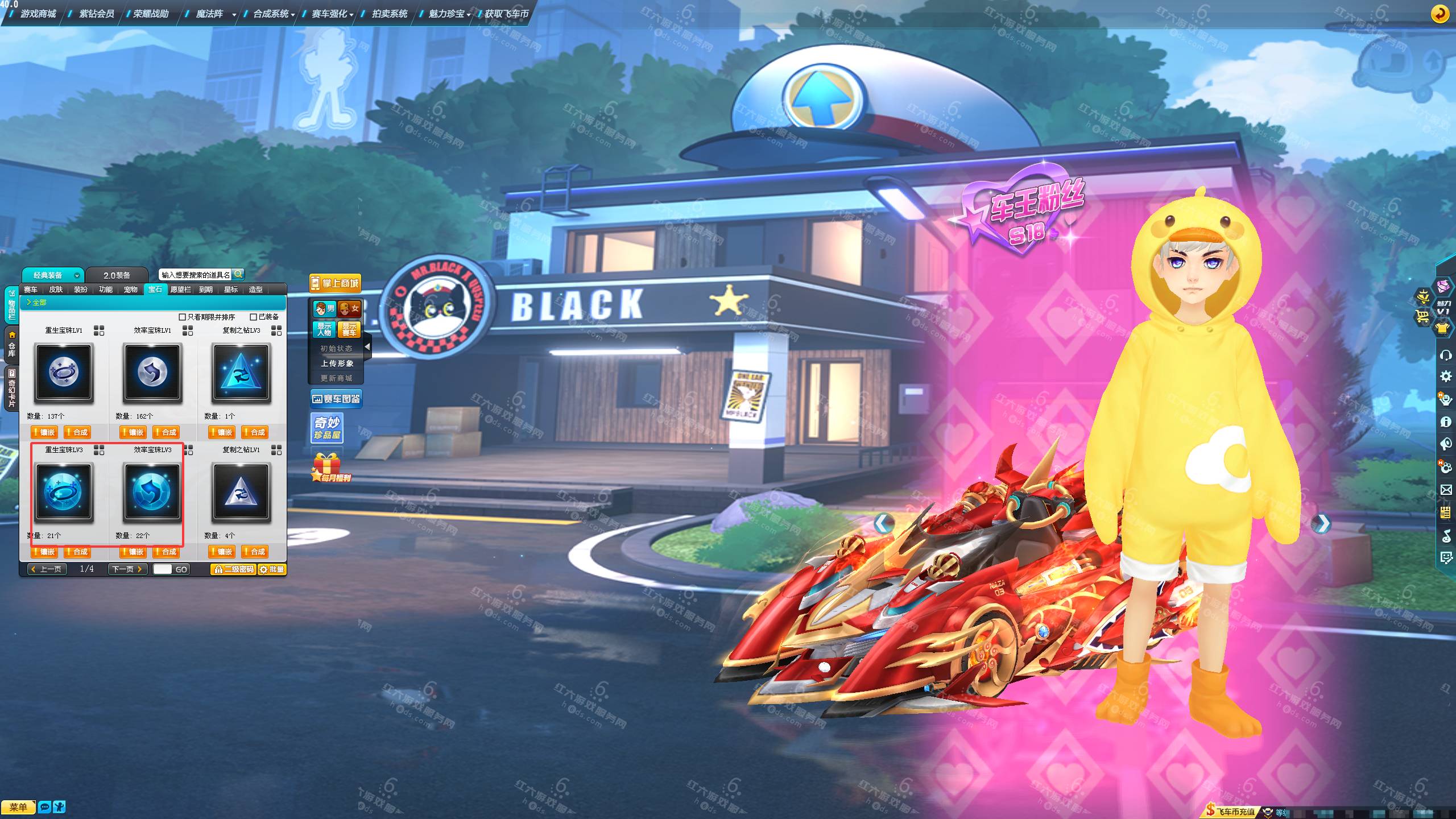Image resolution: width=1456 pixels, height=819 pixels.
Task: Expand the 合成系统 dropdown menu
Action: click(x=274, y=14)
